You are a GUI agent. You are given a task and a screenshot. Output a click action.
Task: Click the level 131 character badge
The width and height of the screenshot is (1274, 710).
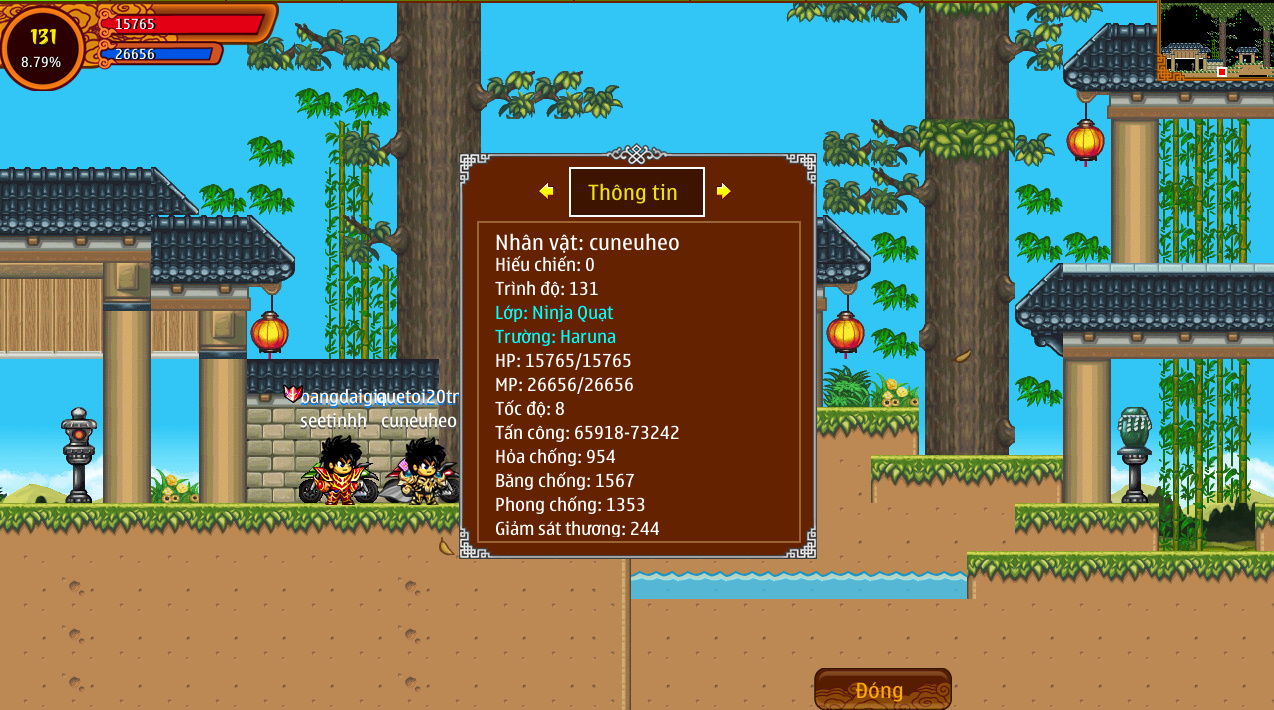tap(42, 47)
